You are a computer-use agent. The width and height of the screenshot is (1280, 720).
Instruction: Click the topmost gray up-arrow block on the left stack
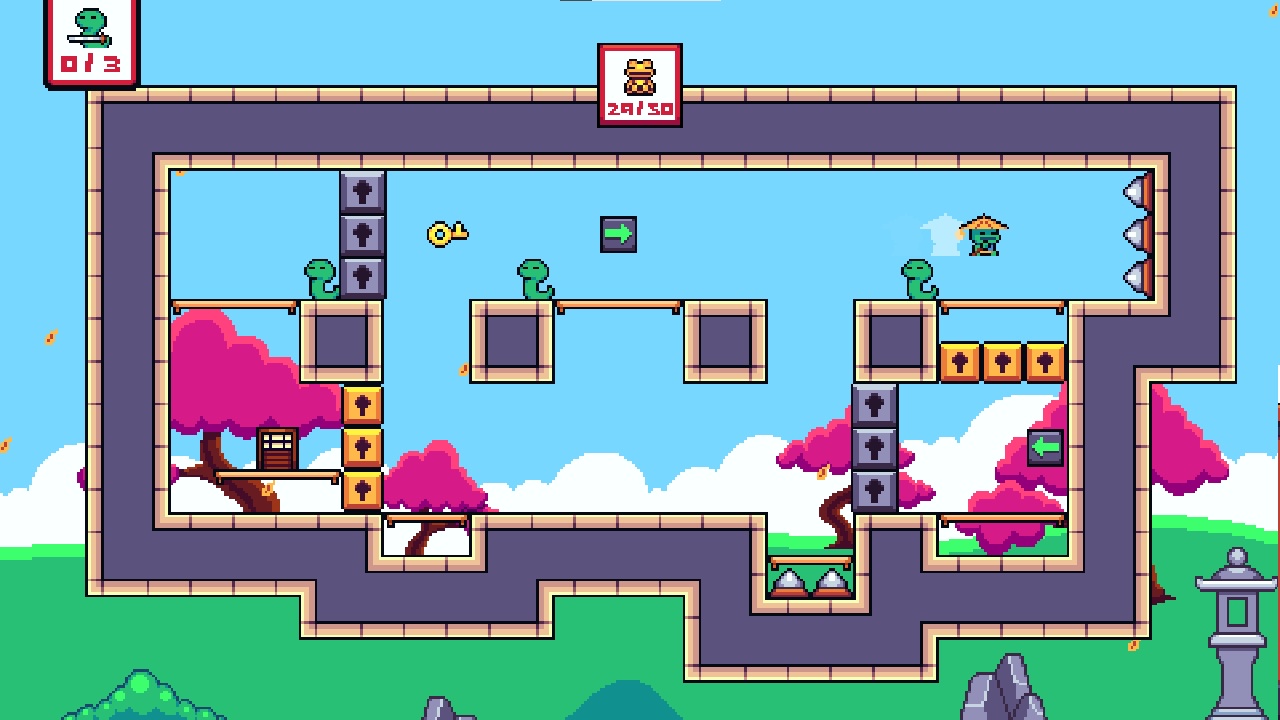coord(362,190)
